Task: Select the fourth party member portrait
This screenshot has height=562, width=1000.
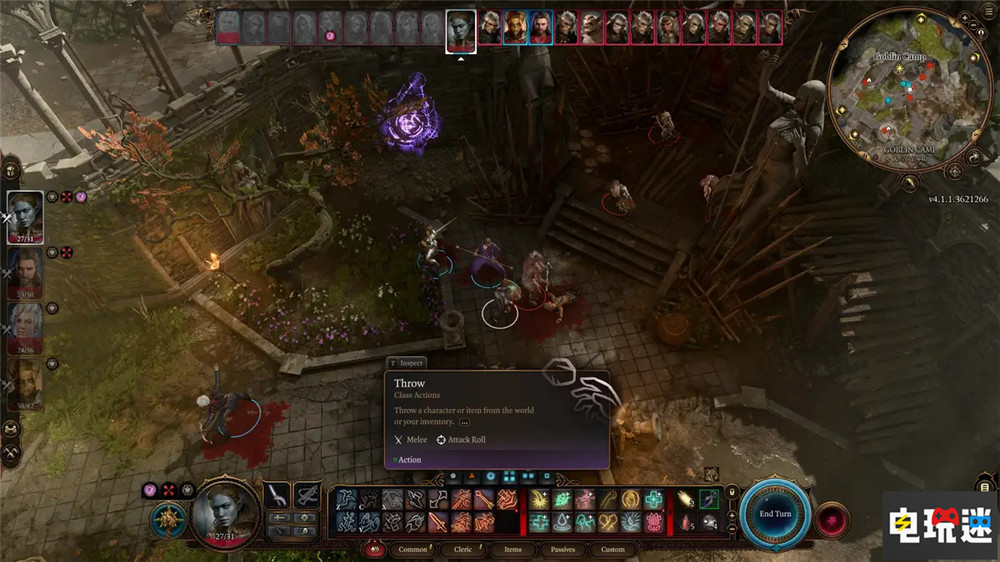Action: click(25, 384)
